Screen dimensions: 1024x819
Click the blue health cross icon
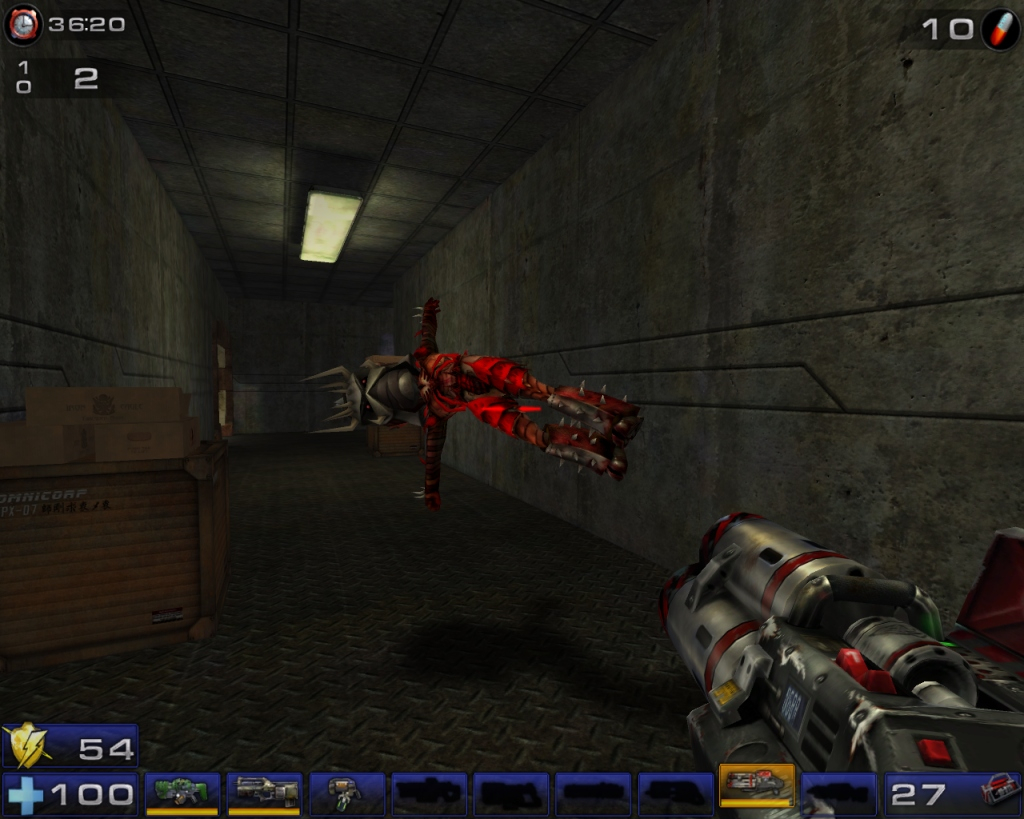[25, 795]
